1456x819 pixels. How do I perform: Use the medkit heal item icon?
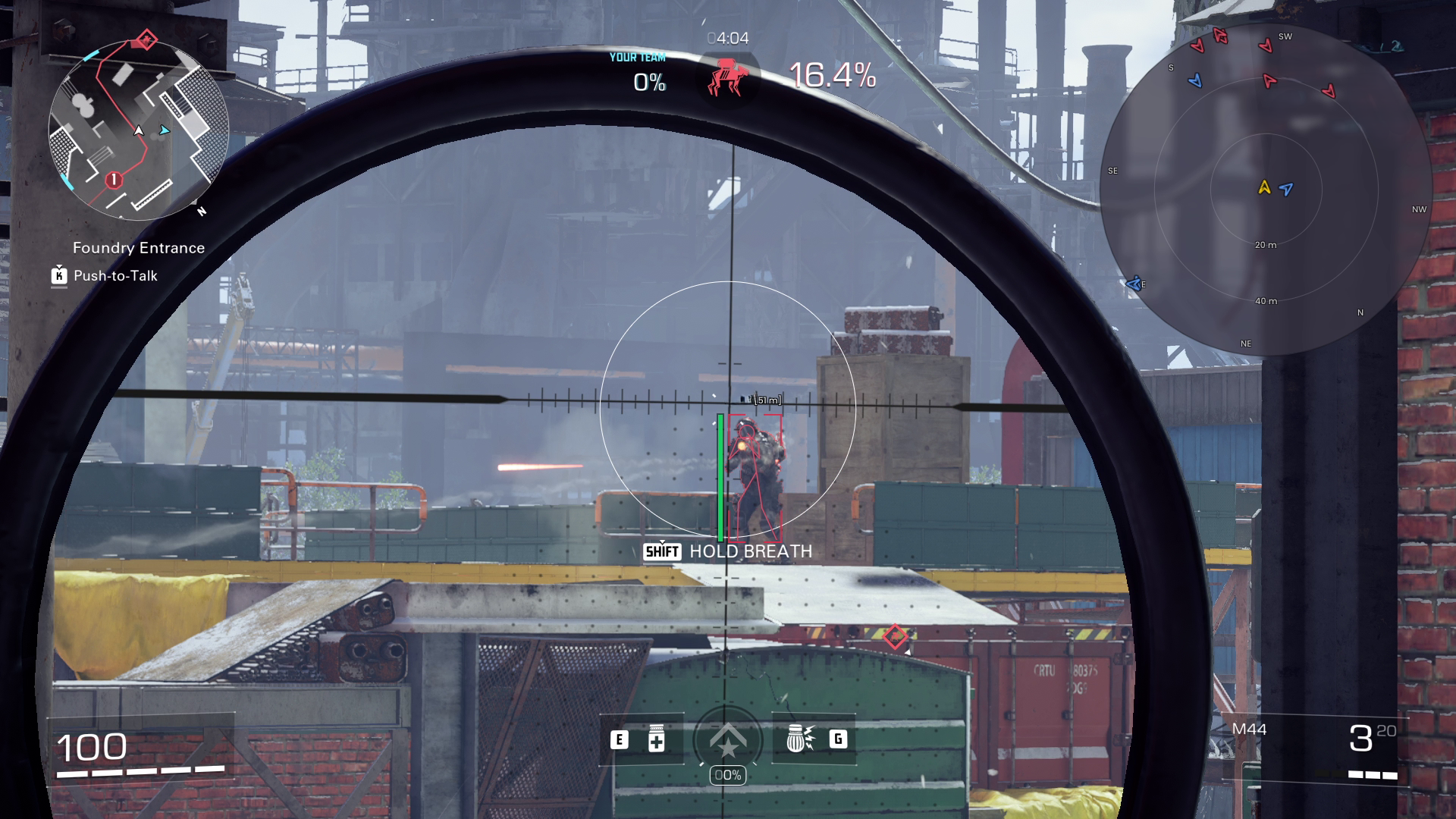pos(657,739)
